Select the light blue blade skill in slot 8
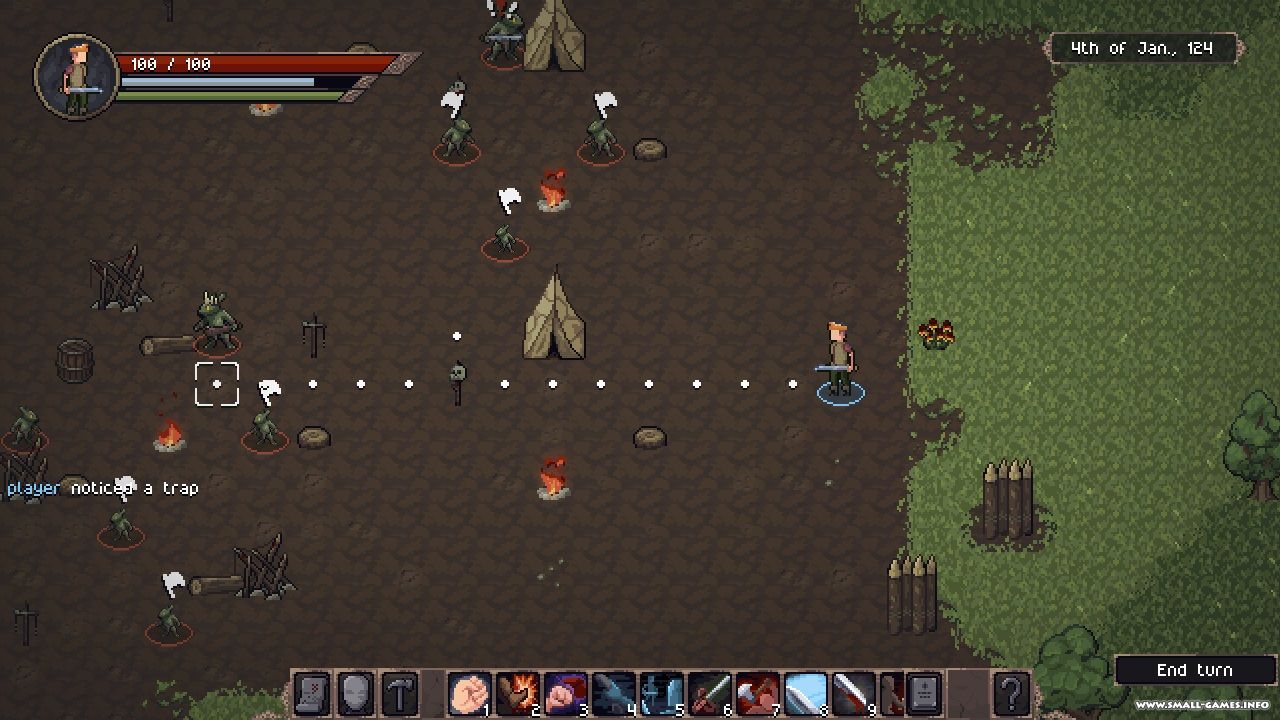This screenshot has height=720, width=1280. point(805,693)
